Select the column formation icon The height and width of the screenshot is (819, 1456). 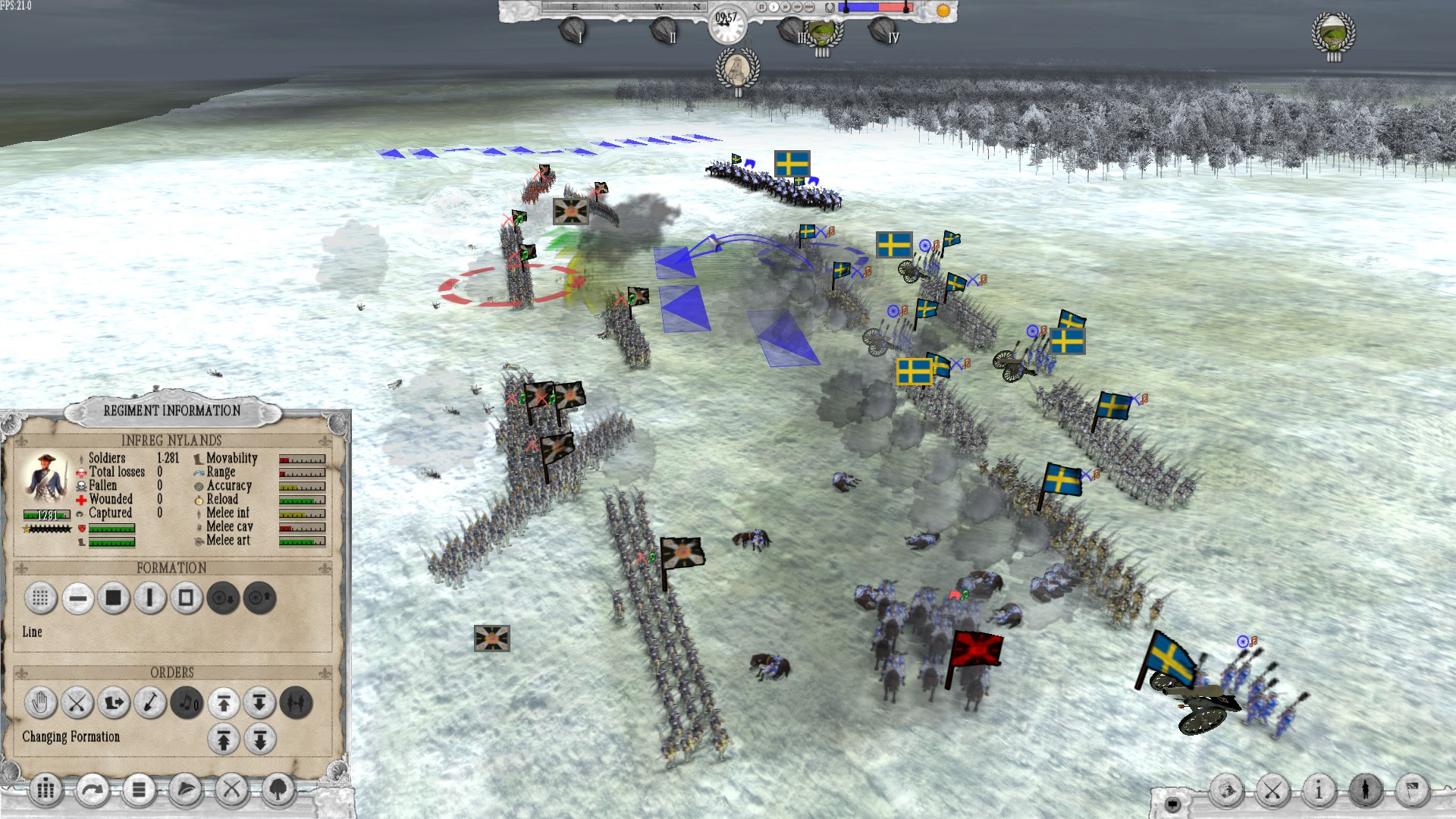point(149,599)
